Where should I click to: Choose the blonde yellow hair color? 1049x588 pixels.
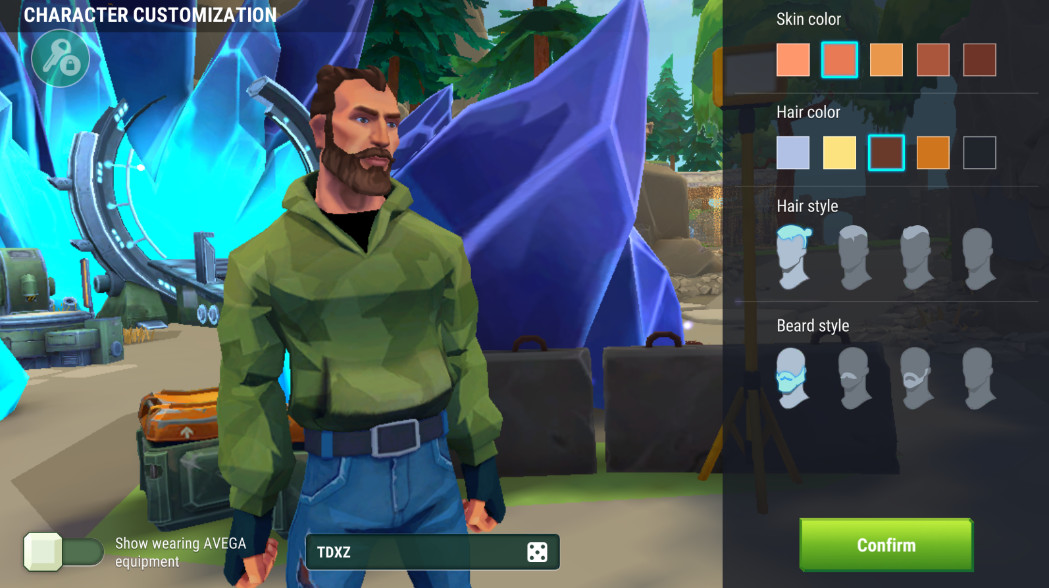click(840, 153)
